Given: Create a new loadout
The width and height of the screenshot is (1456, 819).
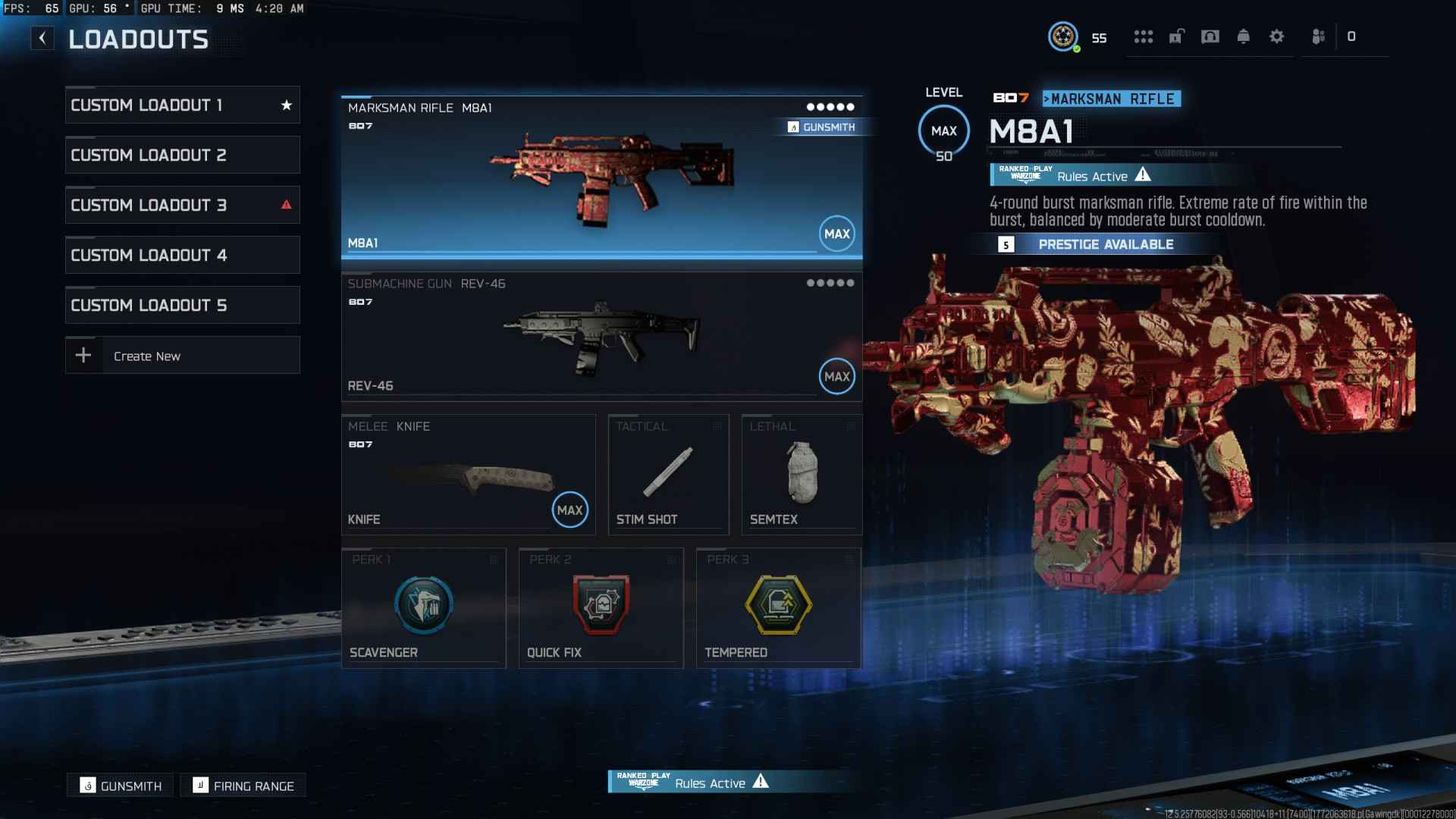Looking at the screenshot, I should tap(182, 356).
